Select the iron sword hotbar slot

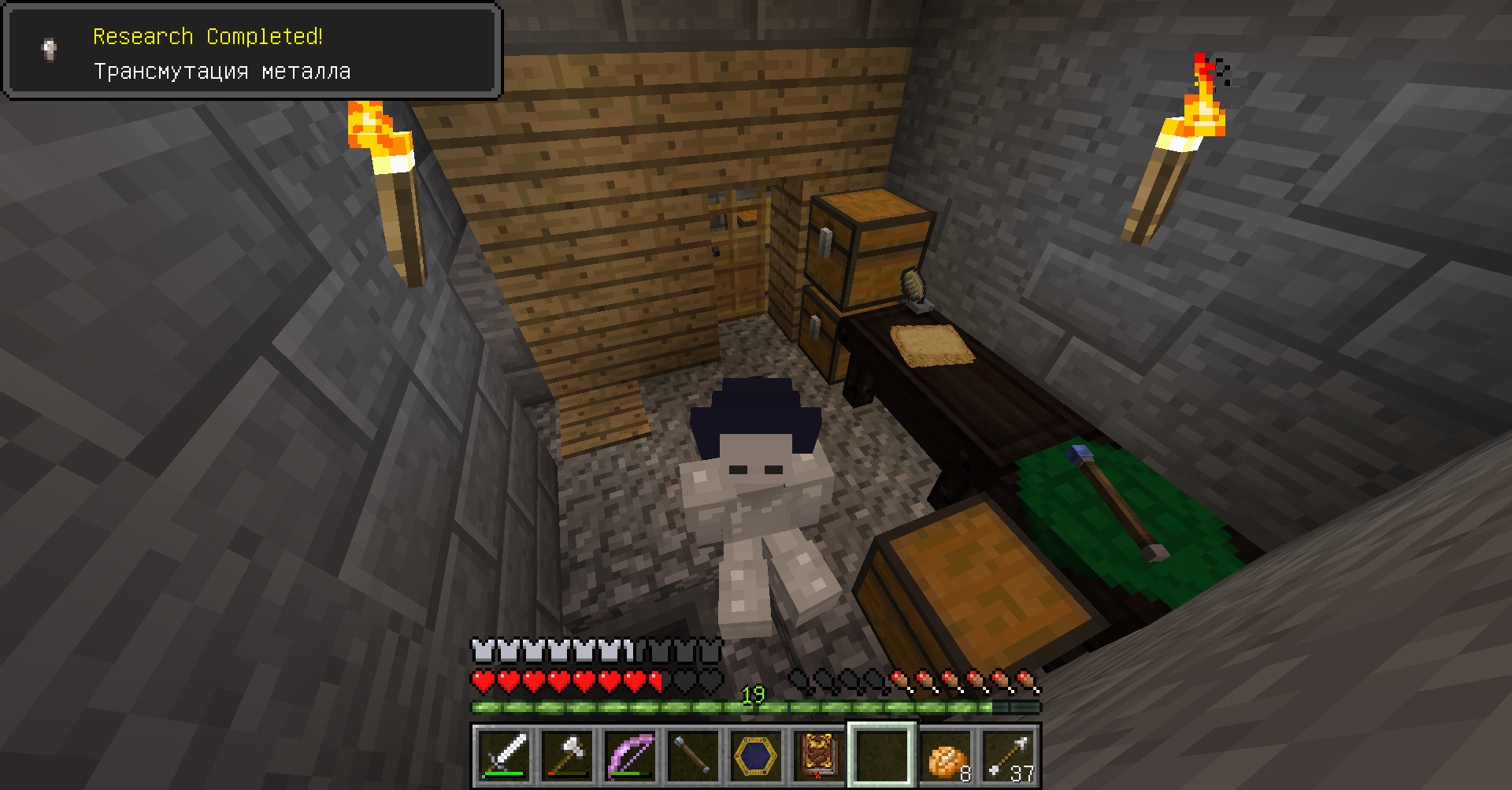click(504, 756)
